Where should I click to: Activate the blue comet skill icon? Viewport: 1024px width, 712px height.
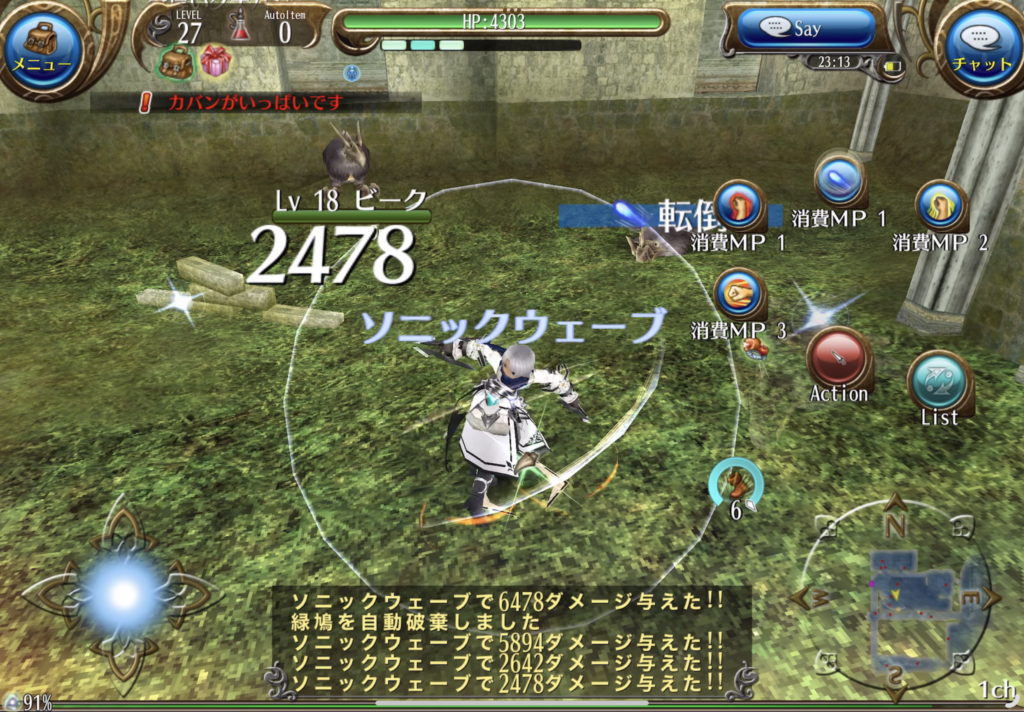click(838, 181)
